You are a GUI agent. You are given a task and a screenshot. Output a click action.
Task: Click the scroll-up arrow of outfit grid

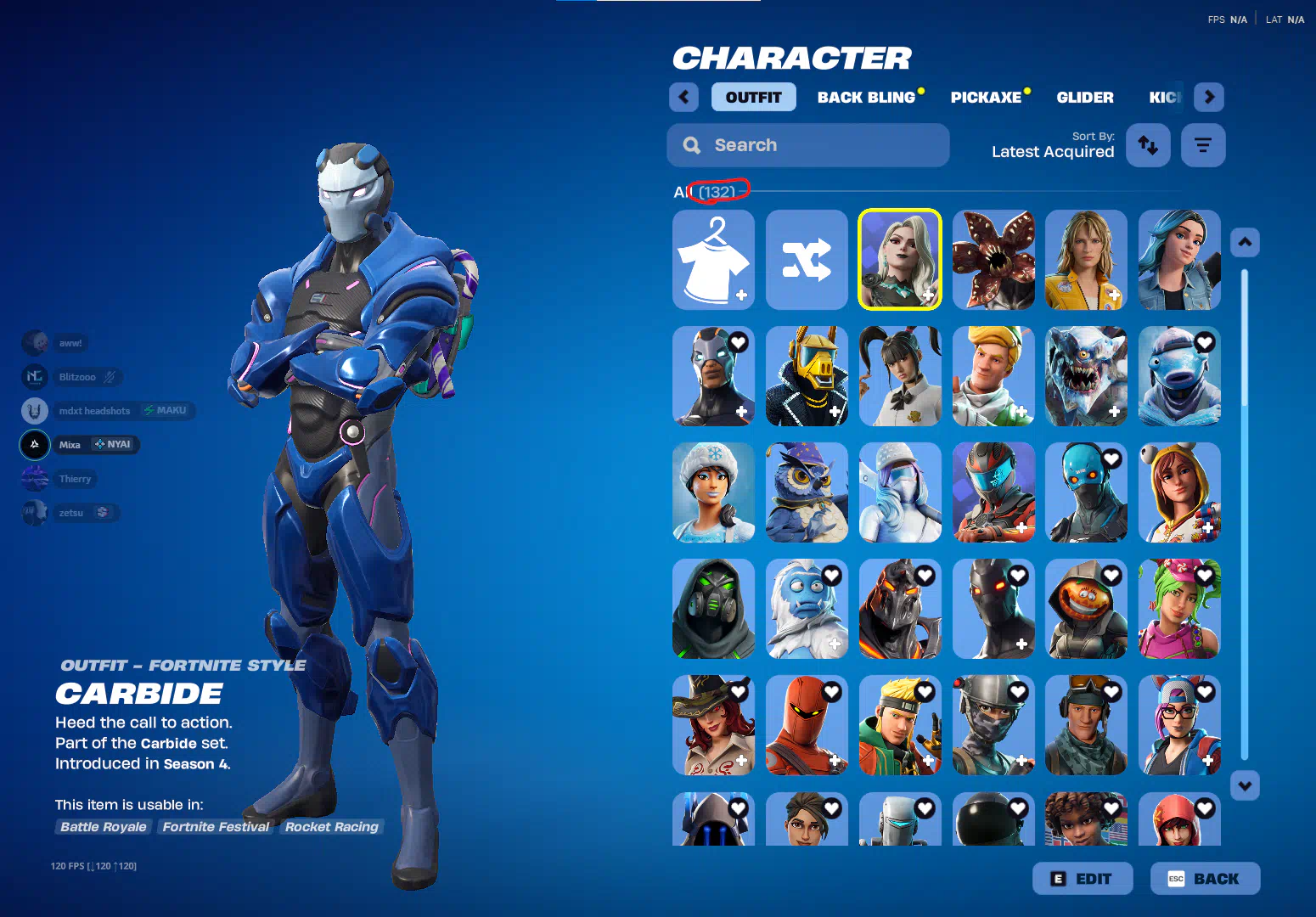(x=1245, y=242)
